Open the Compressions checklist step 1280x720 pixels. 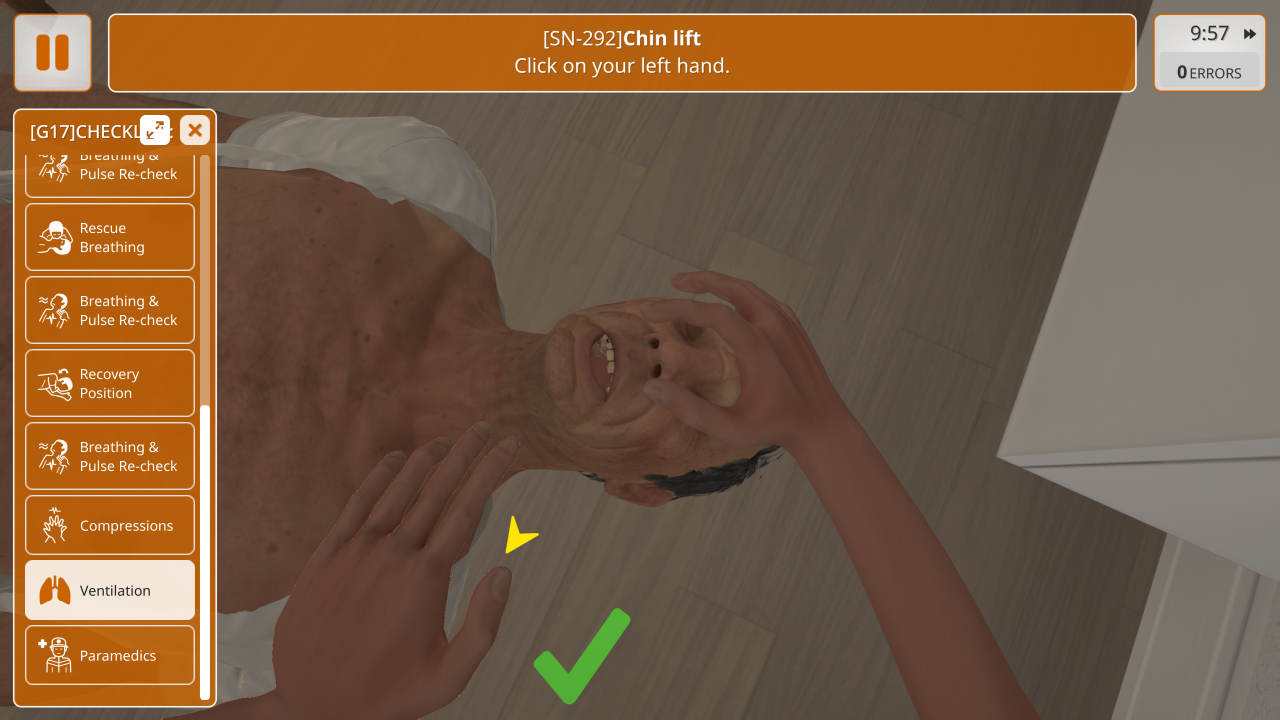(x=110, y=525)
